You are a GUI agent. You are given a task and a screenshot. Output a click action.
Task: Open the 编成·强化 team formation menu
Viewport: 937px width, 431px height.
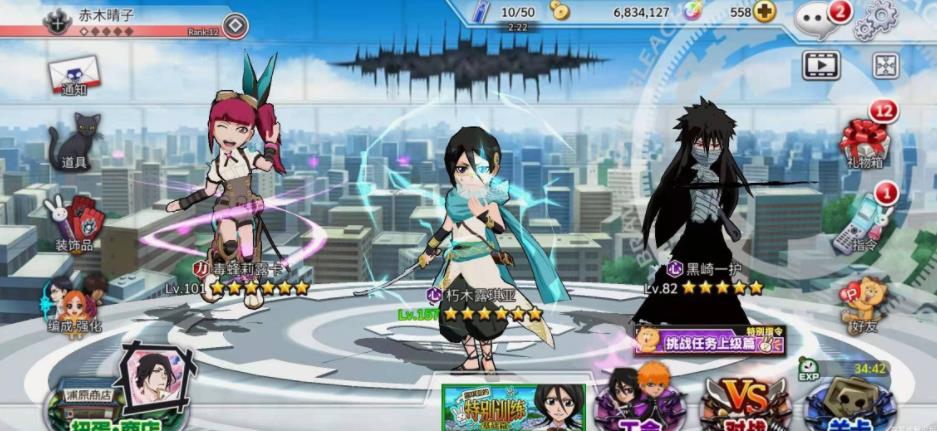(72, 300)
